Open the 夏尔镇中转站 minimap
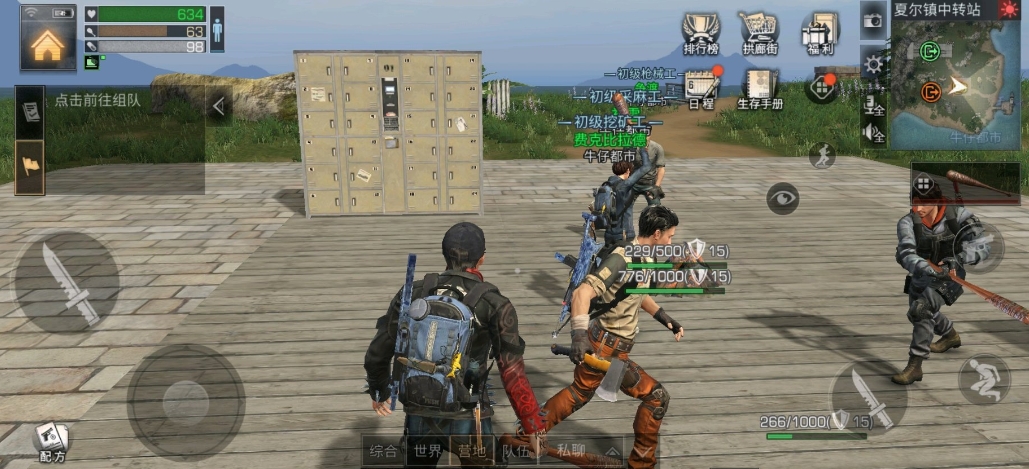 tap(955, 85)
